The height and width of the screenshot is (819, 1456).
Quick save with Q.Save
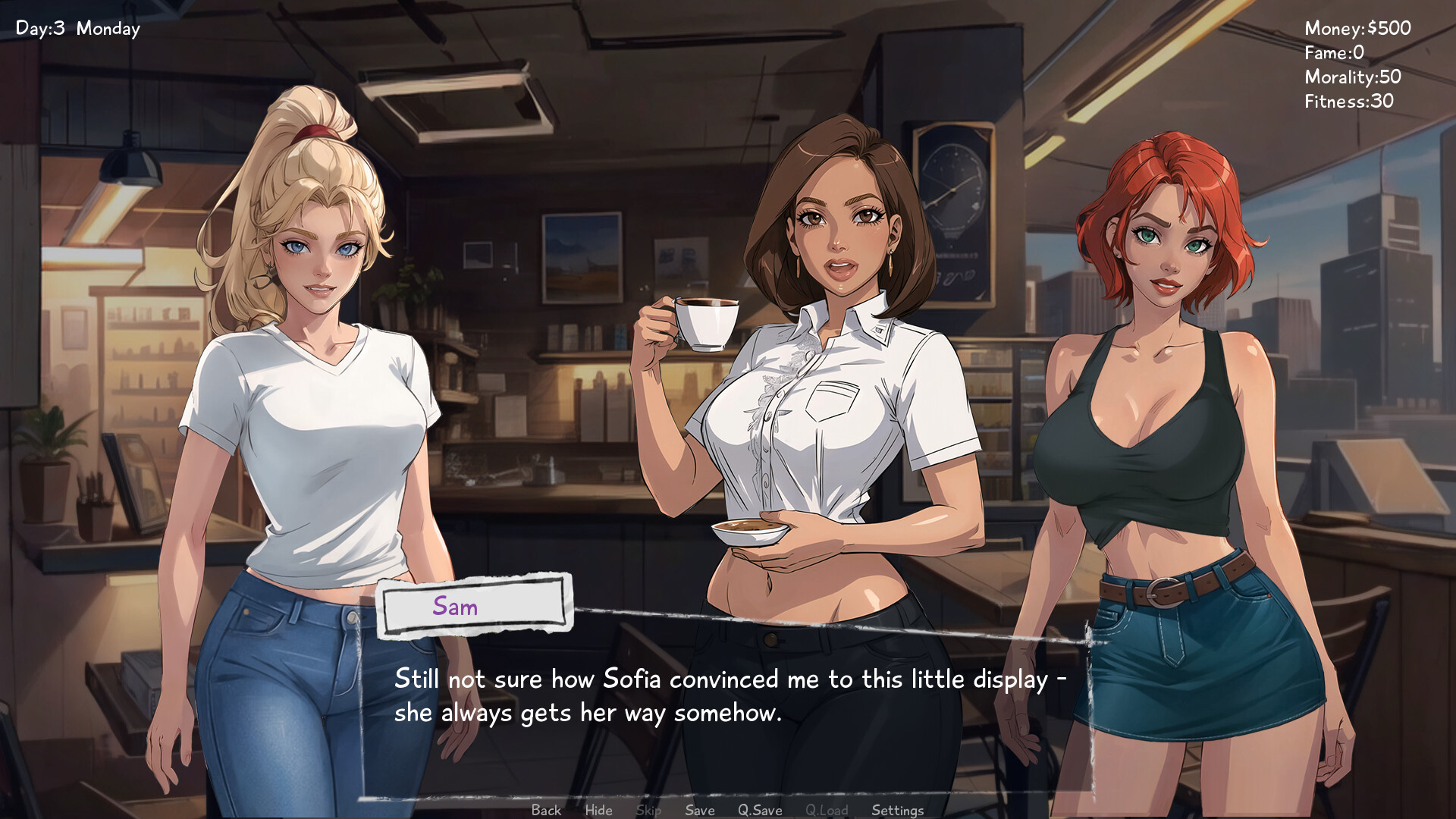coord(760,810)
